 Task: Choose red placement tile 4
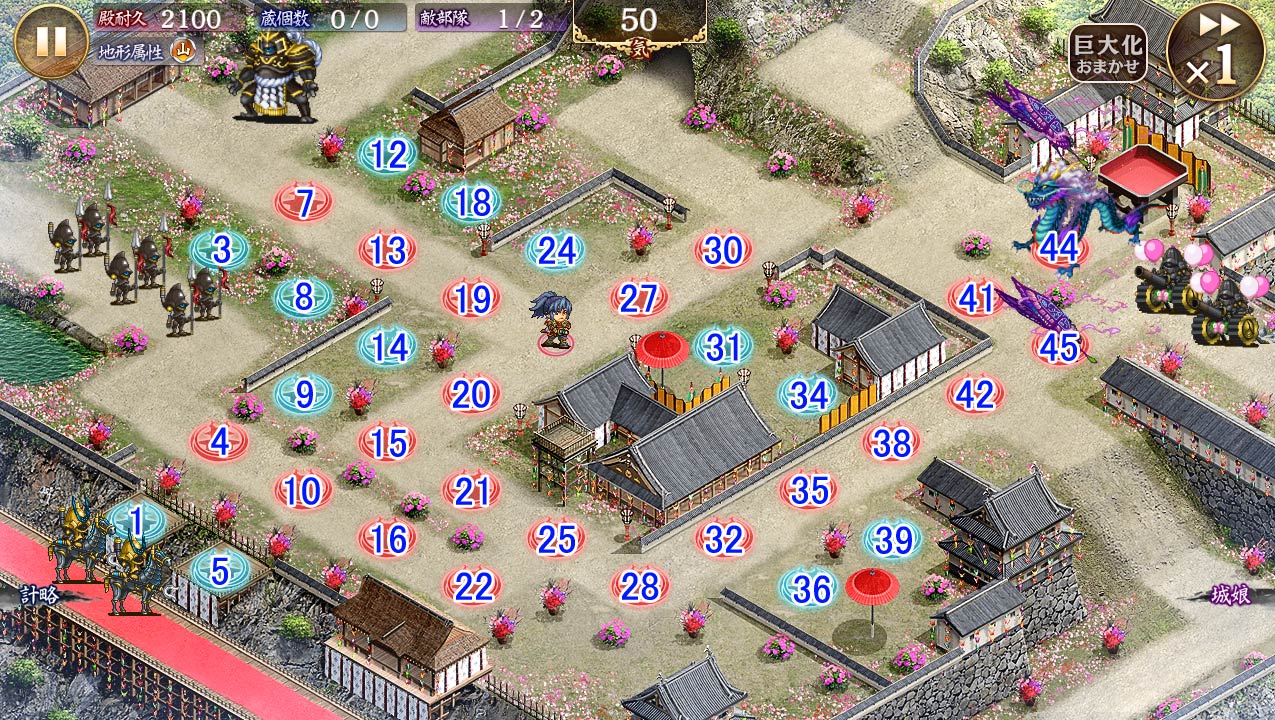coord(220,441)
